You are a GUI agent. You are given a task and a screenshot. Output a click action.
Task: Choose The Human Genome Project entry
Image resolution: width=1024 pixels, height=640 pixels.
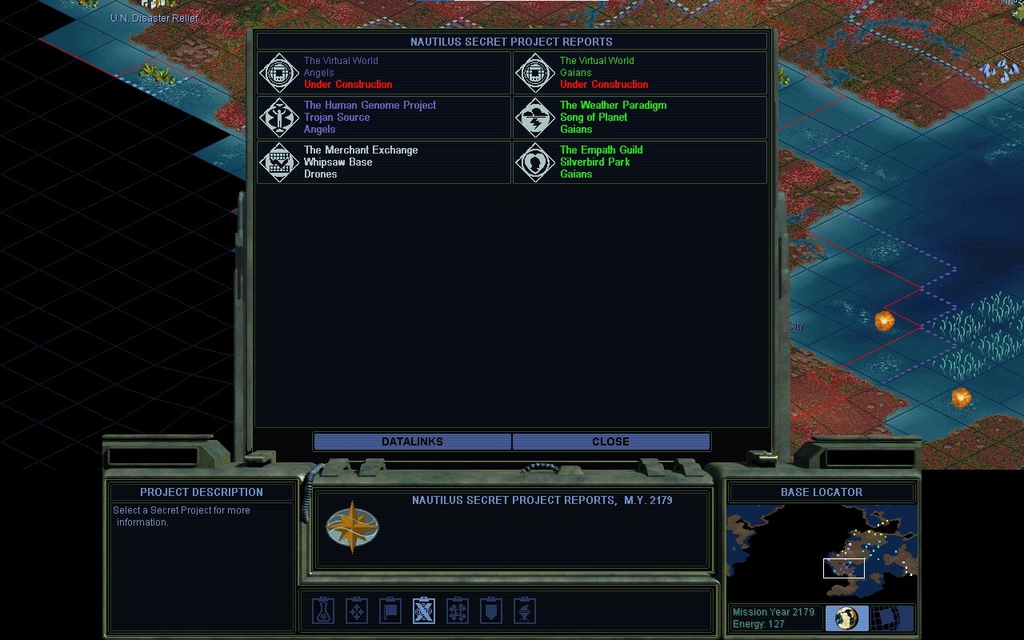tap(384, 118)
